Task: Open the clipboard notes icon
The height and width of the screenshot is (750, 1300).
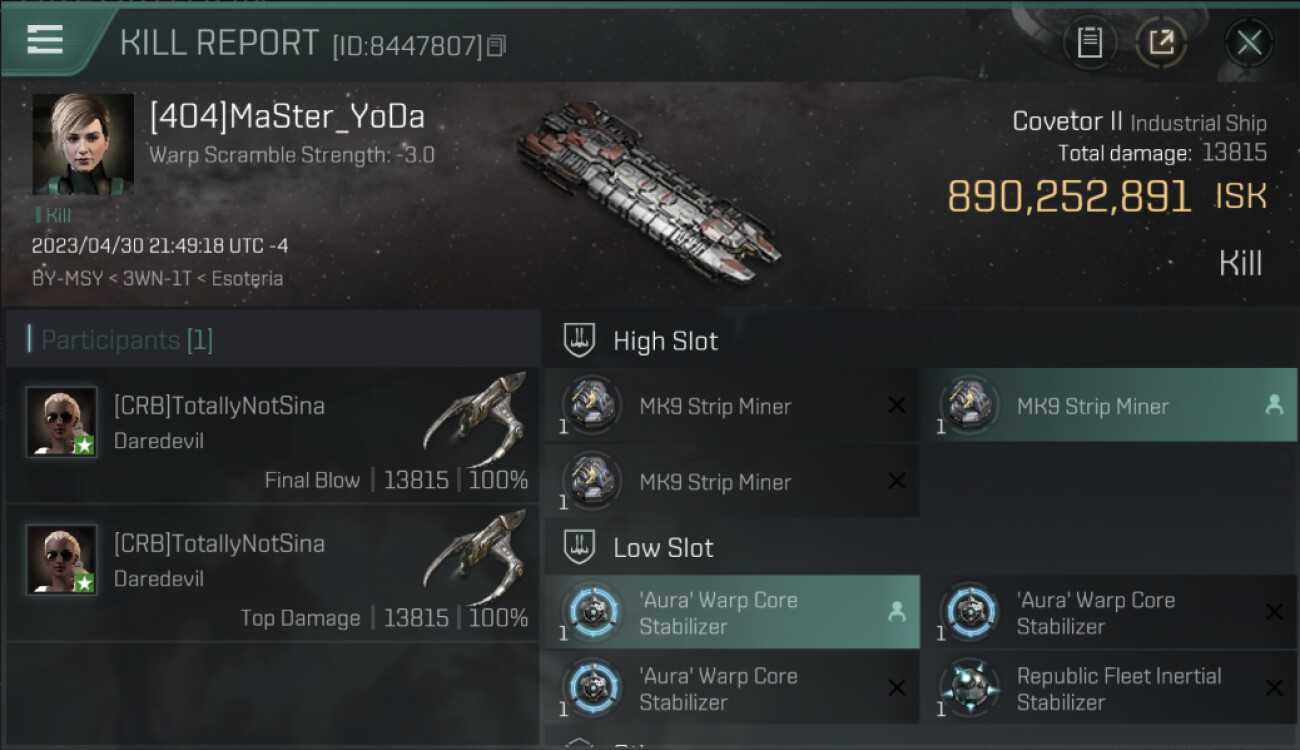Action: (x=1089, y=42)
